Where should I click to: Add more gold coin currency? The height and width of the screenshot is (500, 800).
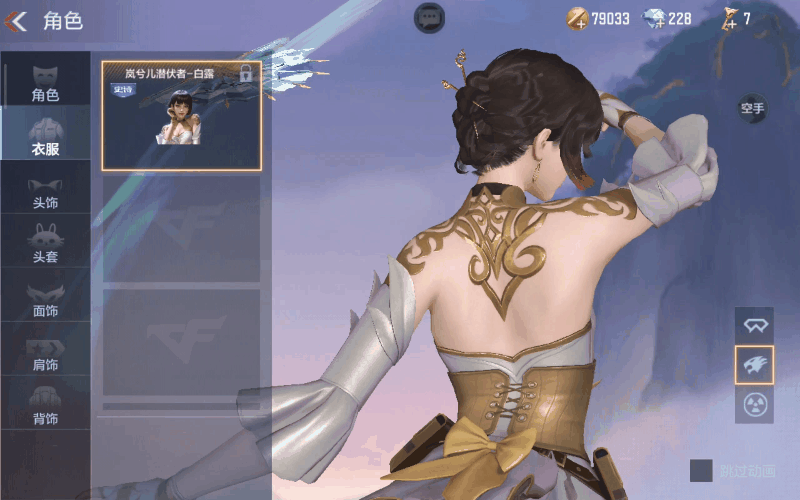578,18
